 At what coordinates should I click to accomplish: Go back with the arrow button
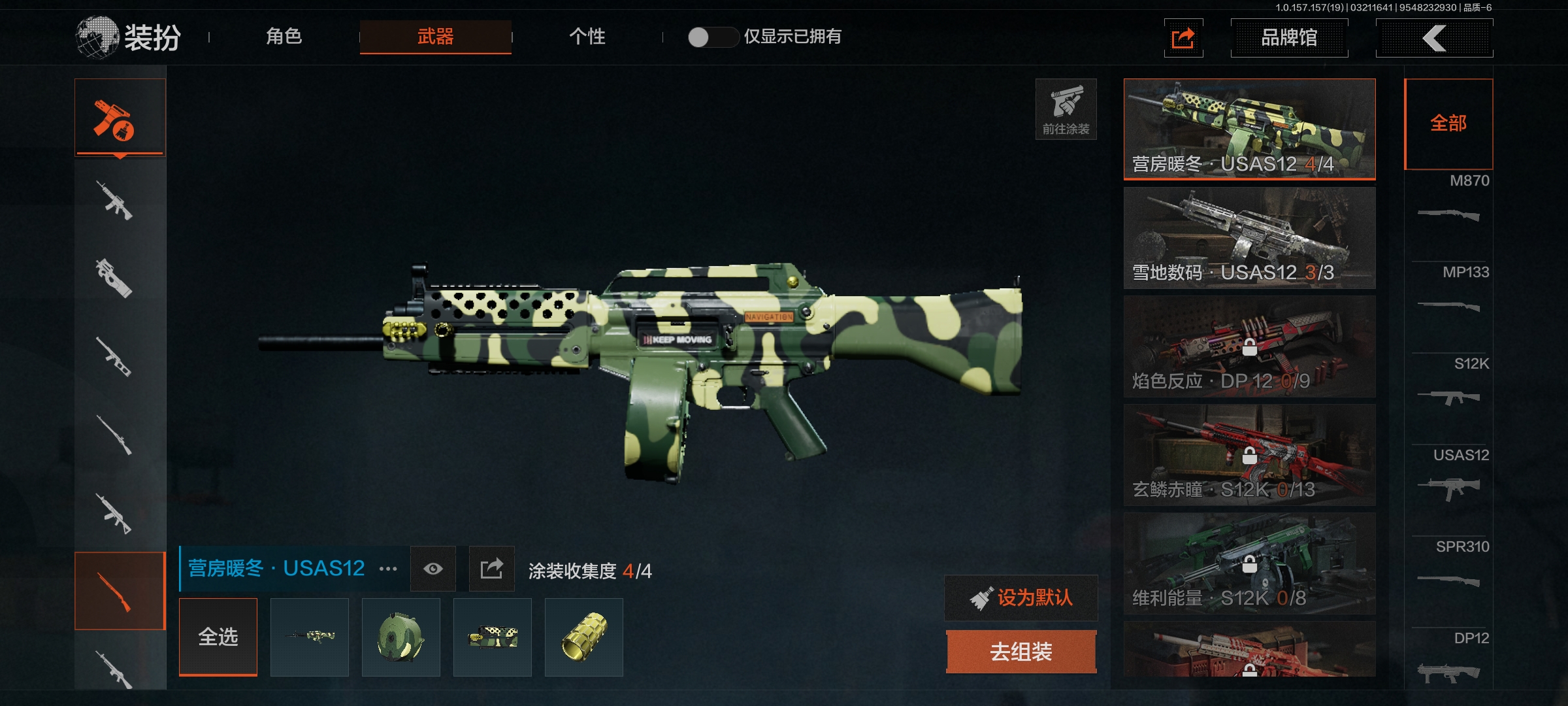pyautogui.click(x=1434, y=38)
